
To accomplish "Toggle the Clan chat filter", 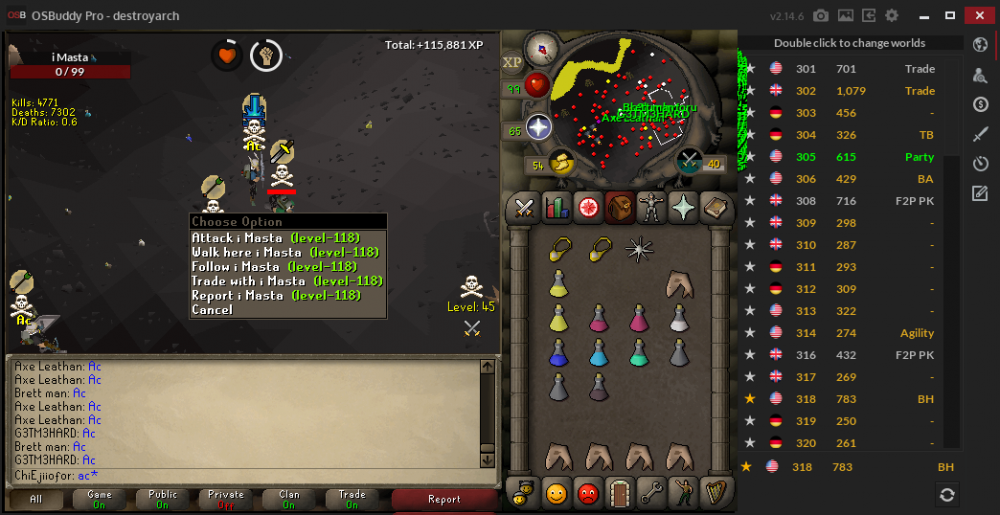I will pos(289,499).
